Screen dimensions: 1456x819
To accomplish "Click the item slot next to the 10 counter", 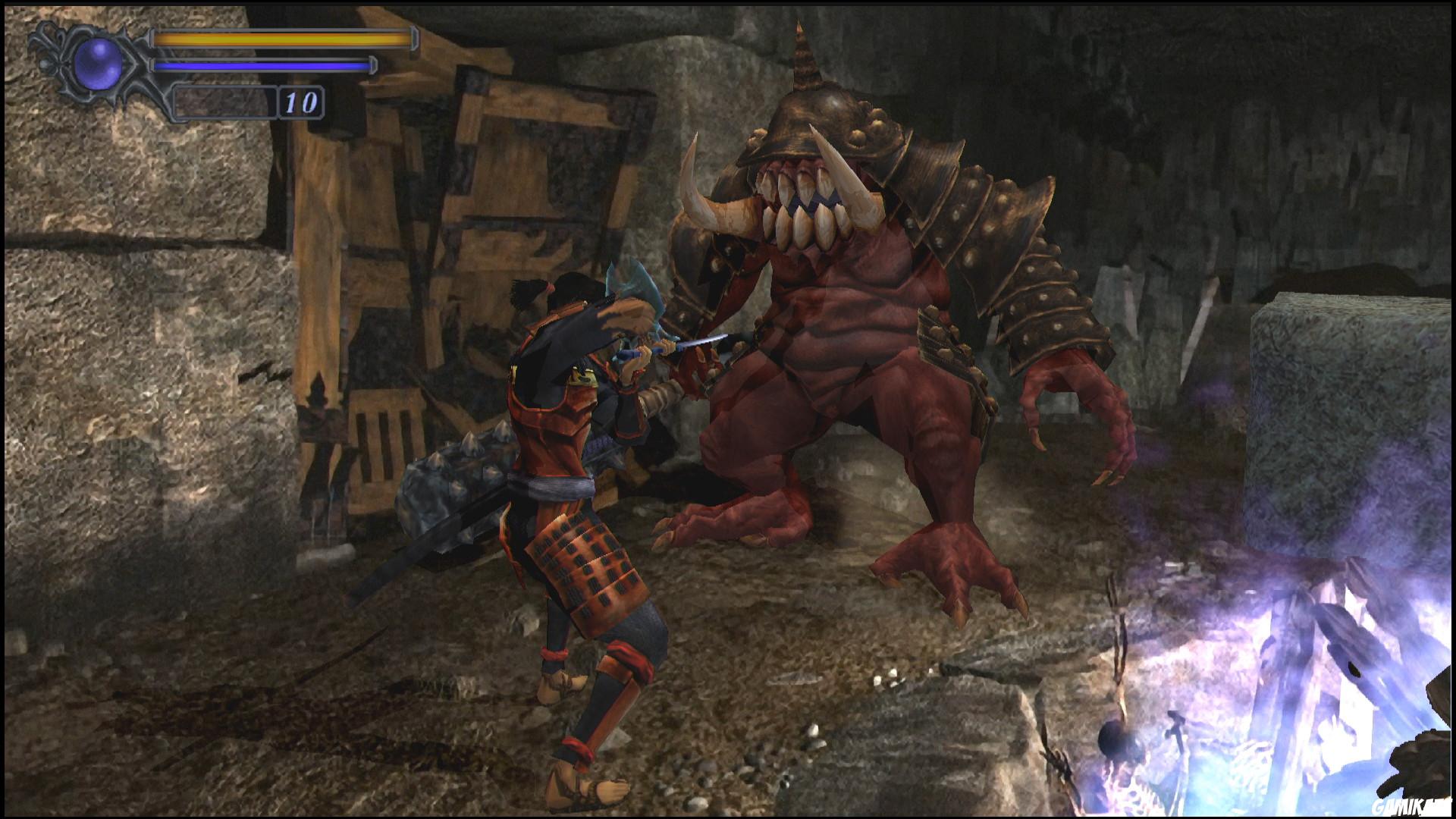I will [224, 105].
